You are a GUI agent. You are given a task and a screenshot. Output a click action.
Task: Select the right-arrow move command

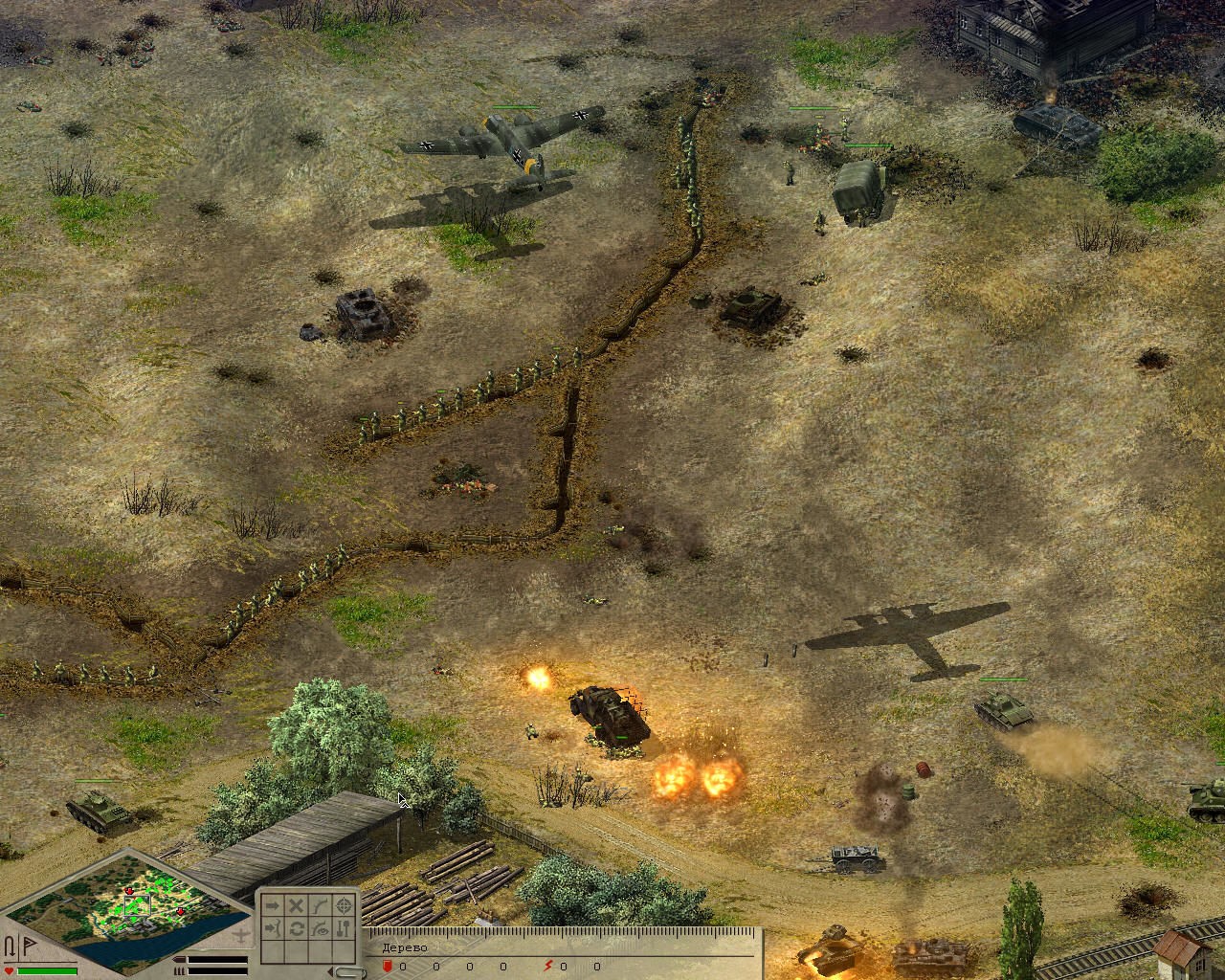click(x=272, y=905)
